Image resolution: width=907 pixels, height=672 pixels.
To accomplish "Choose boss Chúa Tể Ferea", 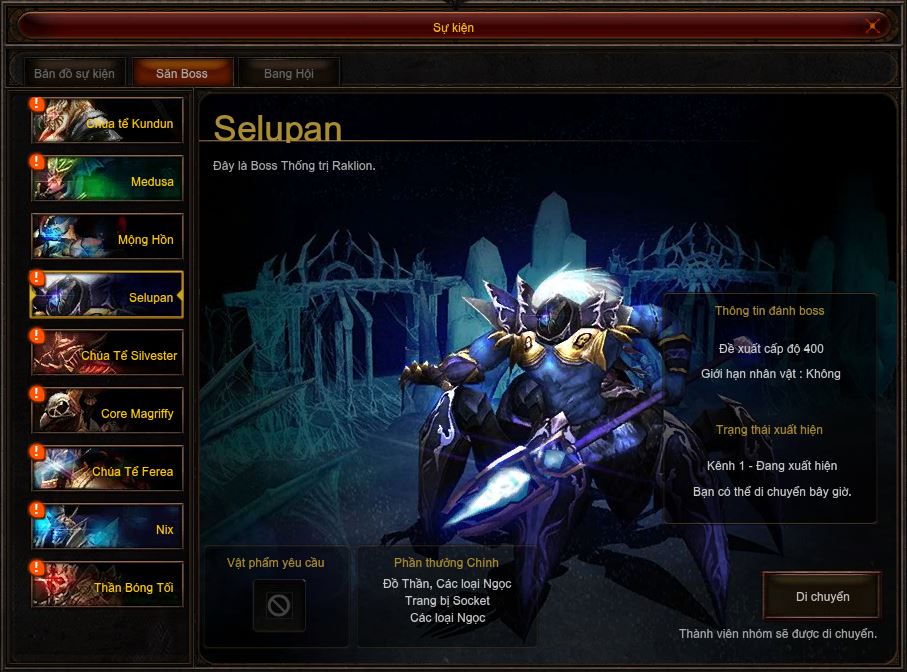I will pyautogui.click(x=108, y=470).
